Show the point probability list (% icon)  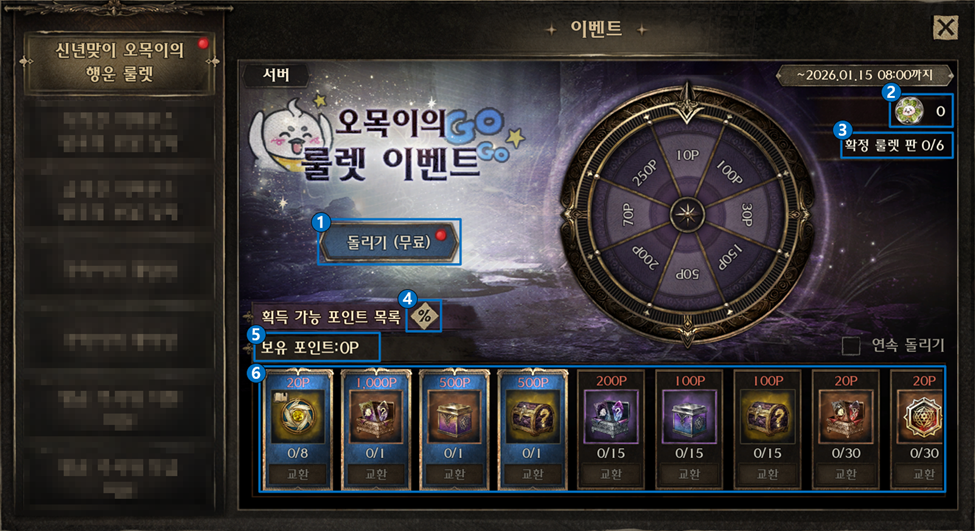425,315
